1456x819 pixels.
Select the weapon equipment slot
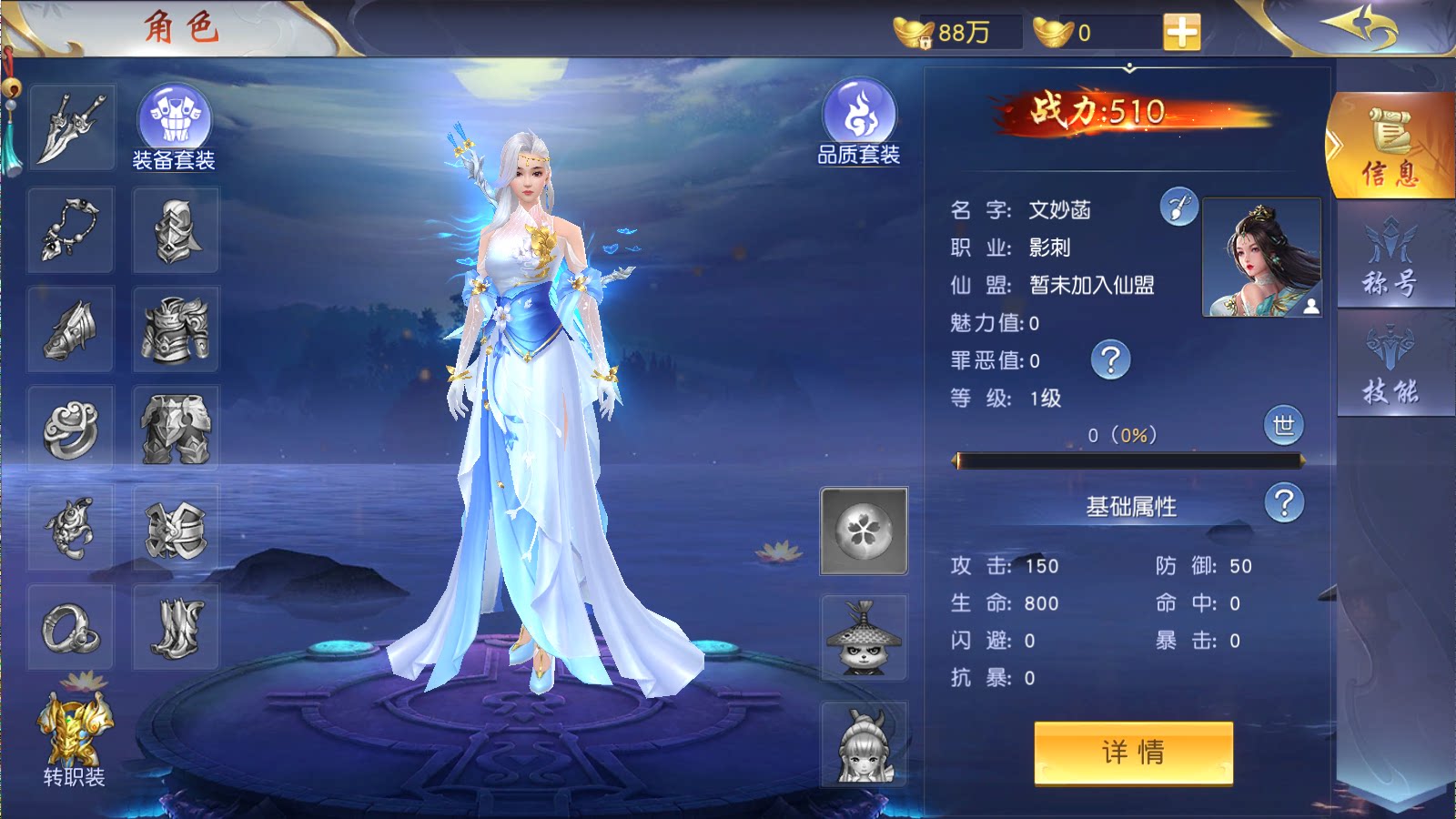pyautogui.click(x=70, y=126)
